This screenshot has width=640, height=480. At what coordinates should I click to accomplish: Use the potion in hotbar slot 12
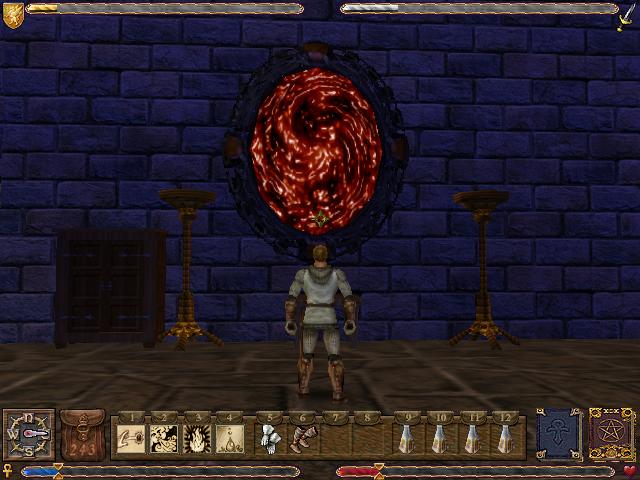508,437
